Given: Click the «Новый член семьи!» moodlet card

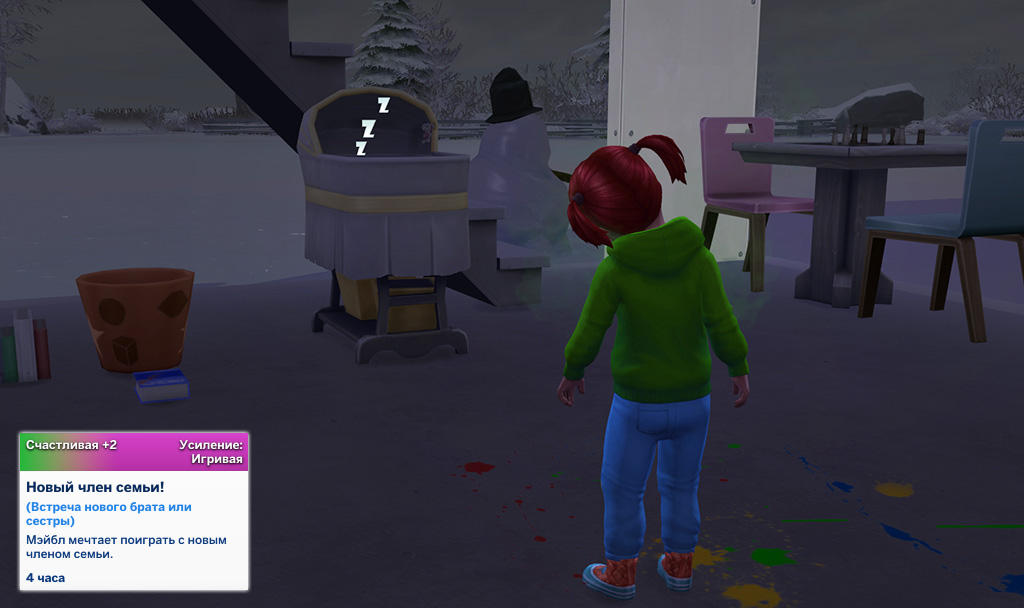Looking at the screenshot, I should pos(134,511).
